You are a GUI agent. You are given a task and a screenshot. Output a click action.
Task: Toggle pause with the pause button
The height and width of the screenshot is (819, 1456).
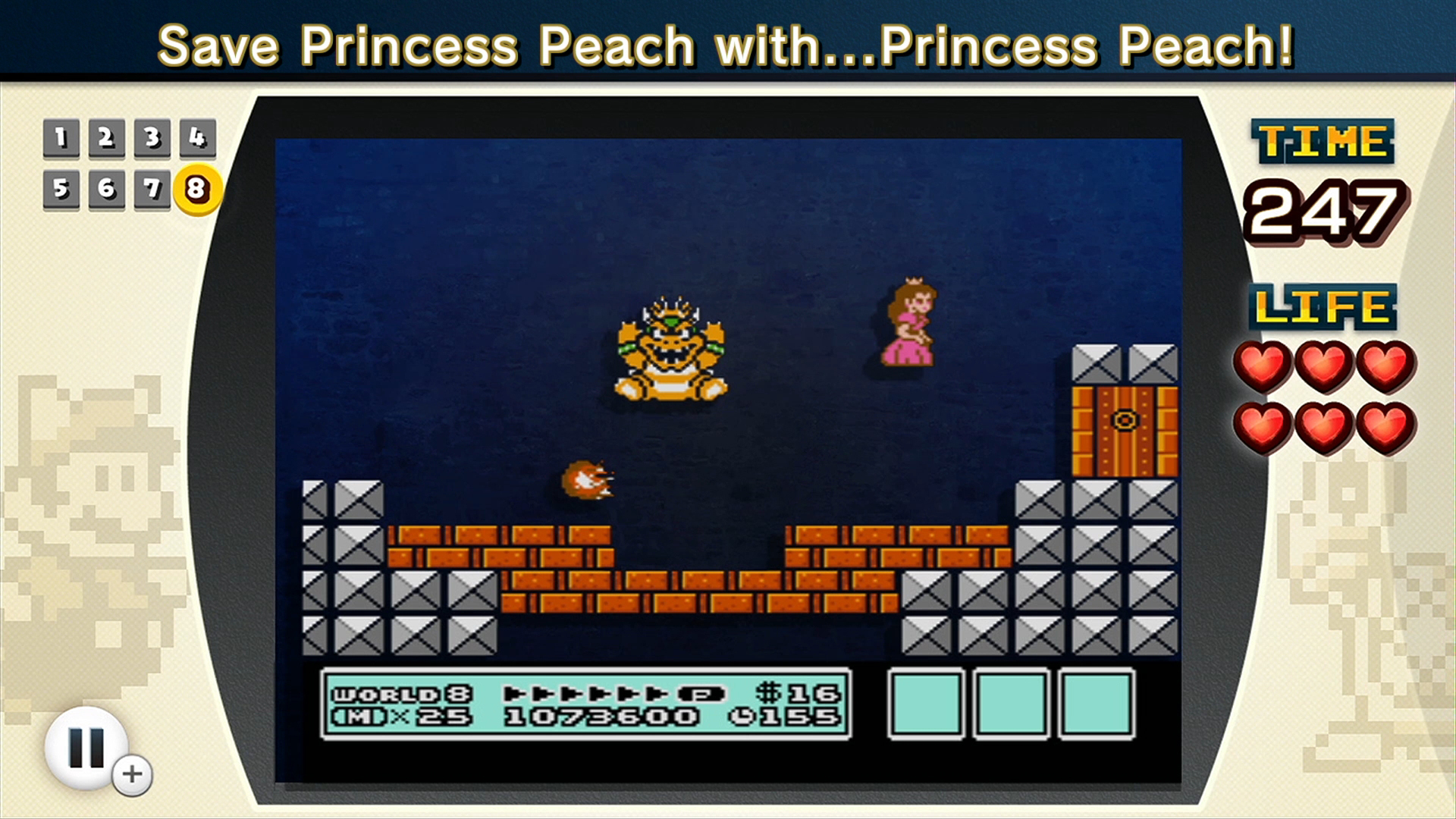pos(86,747)
